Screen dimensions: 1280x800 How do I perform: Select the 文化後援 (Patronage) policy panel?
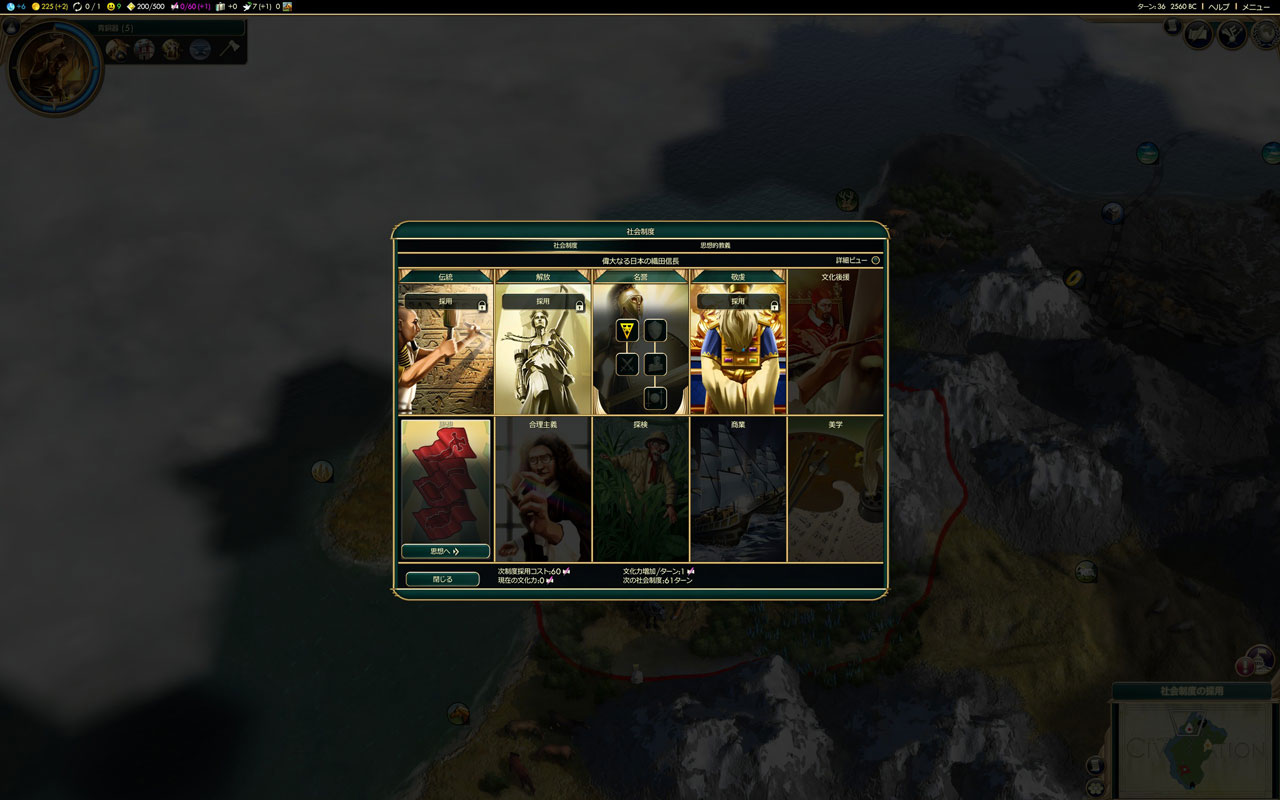pyautogui.click(x=836, y=342)
